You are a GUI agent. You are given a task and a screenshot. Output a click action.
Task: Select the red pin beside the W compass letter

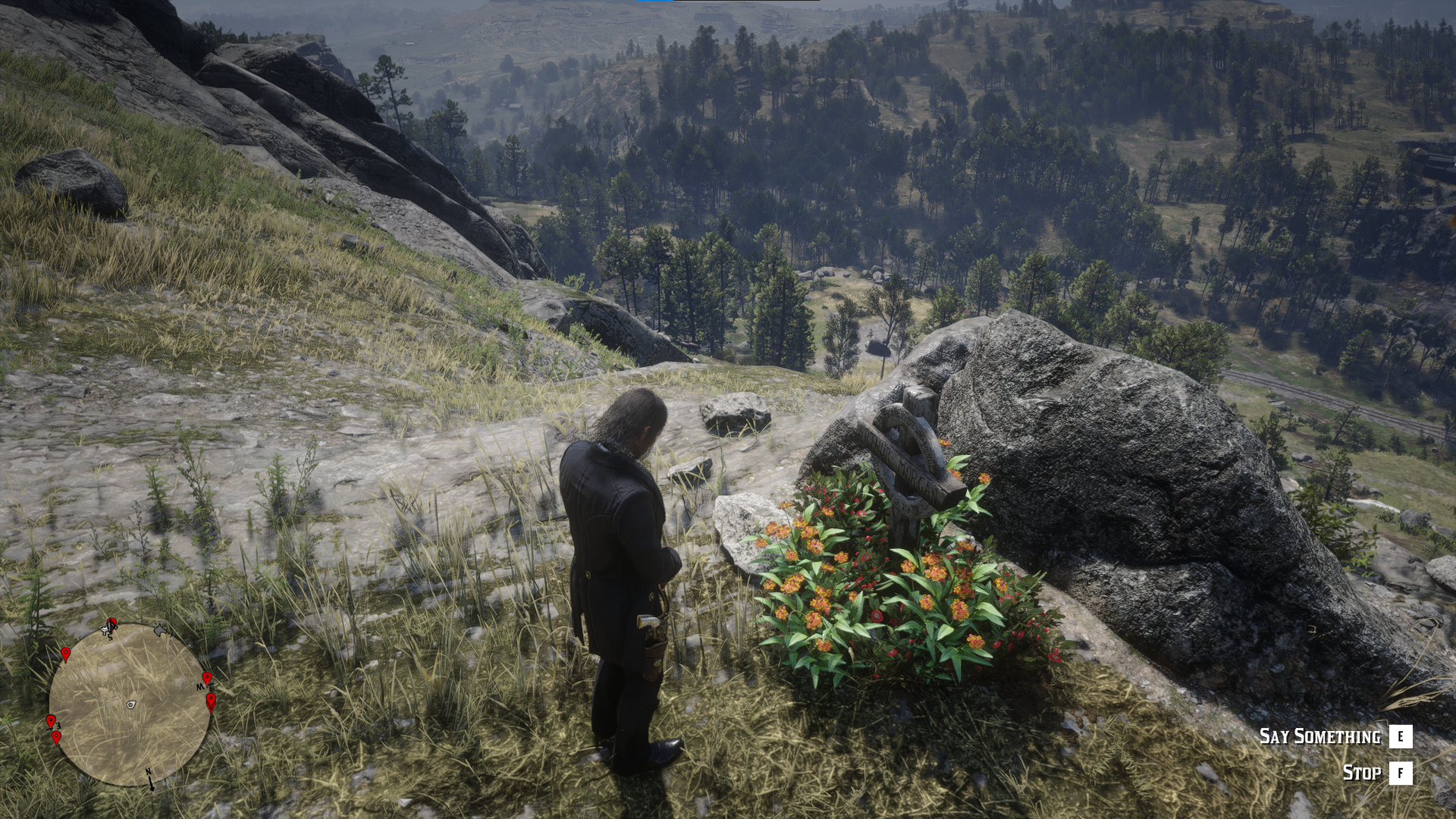(206, 678)
